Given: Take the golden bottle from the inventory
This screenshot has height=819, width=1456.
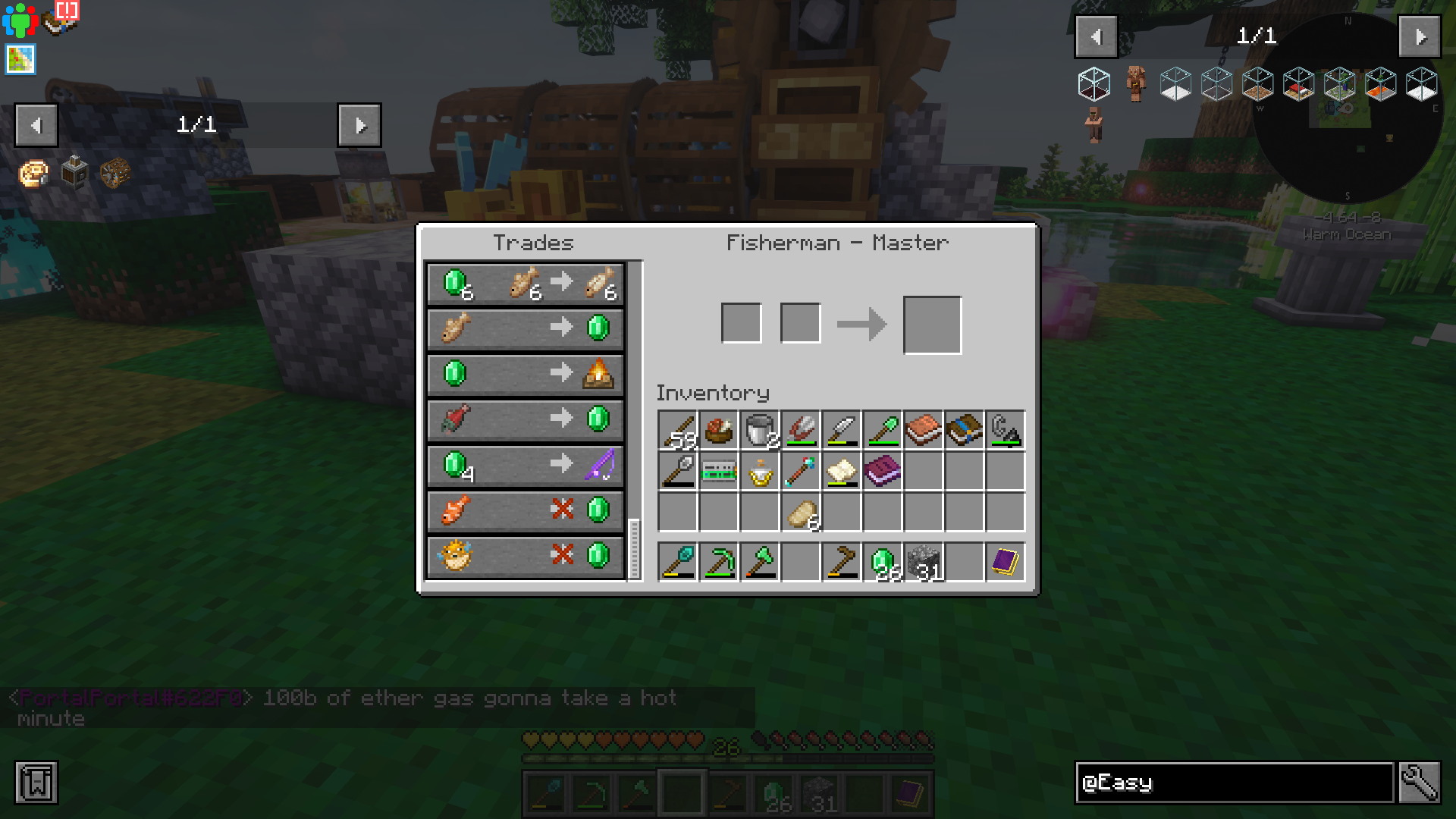Looking at the screenshot, I should (x=759, y=472).
